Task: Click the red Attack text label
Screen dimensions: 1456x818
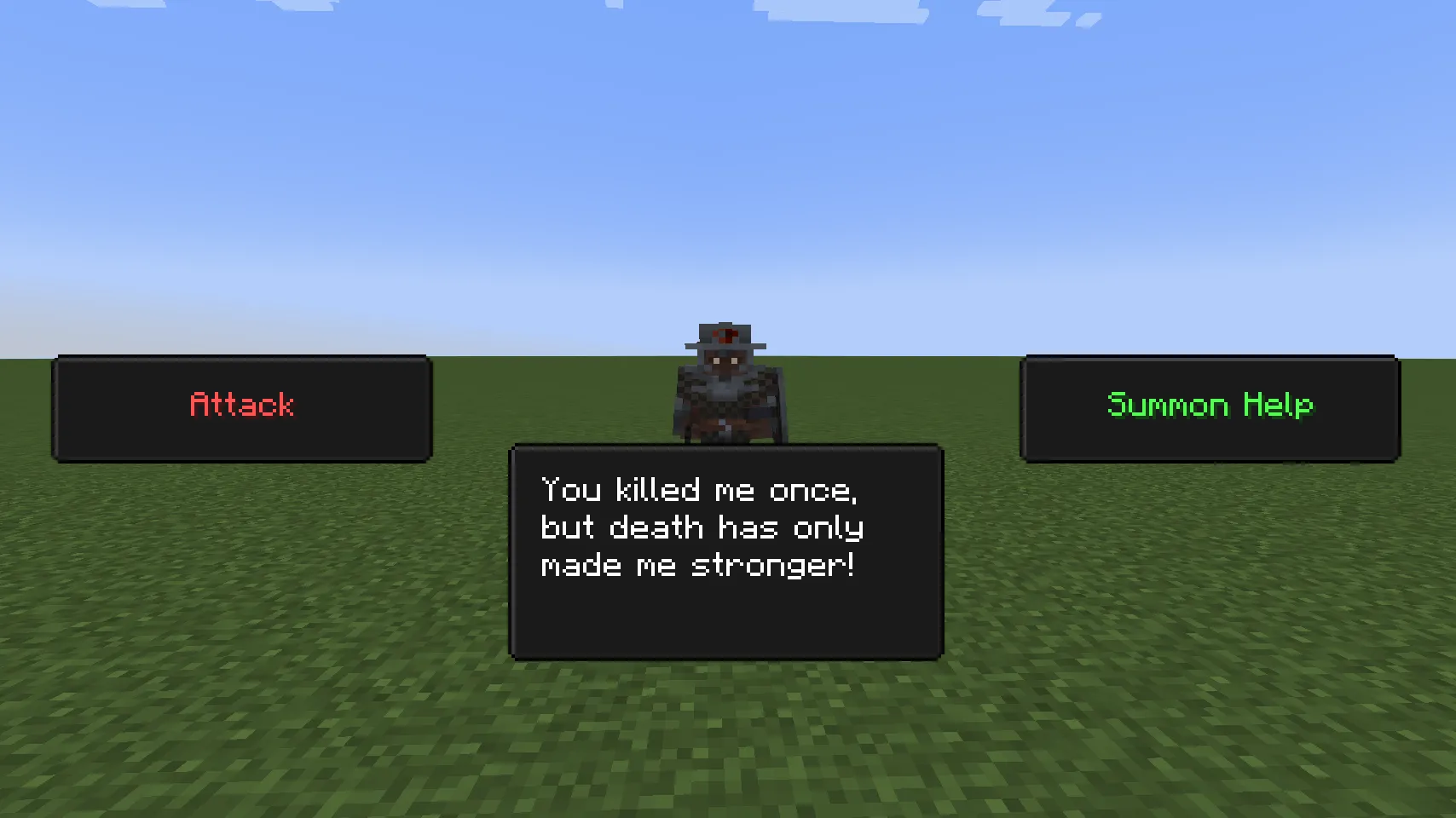Action: pyautogui.click(x=241, y=406)
